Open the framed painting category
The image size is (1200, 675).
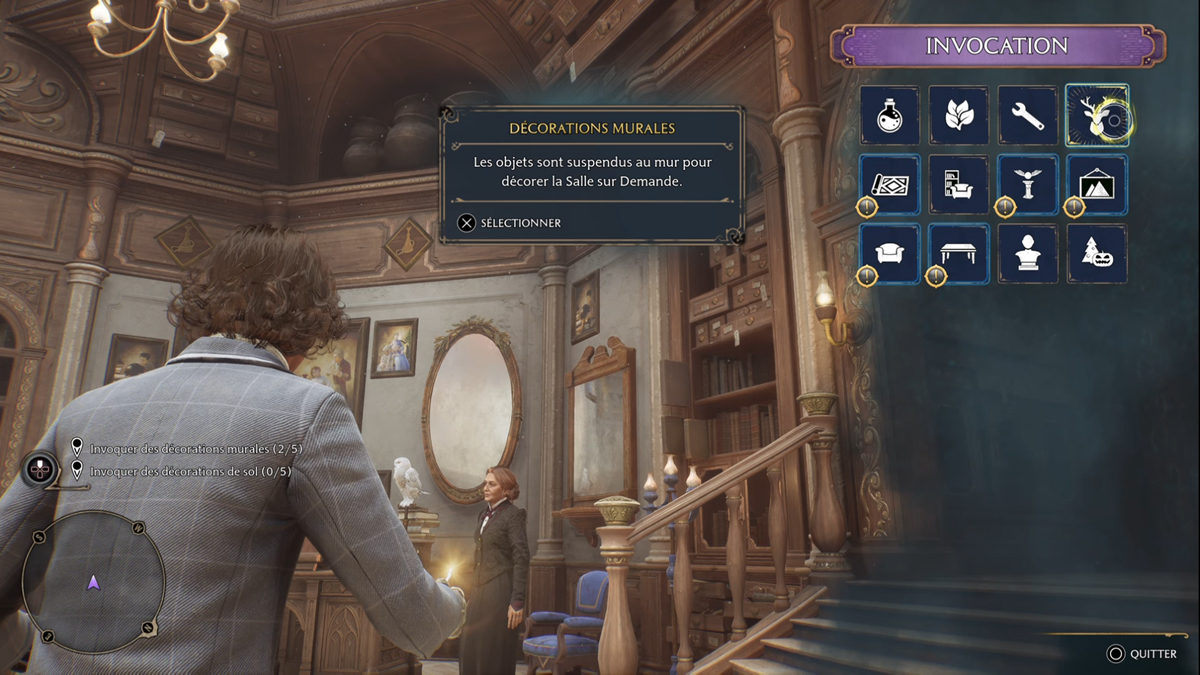click(x=1096, y=184)
